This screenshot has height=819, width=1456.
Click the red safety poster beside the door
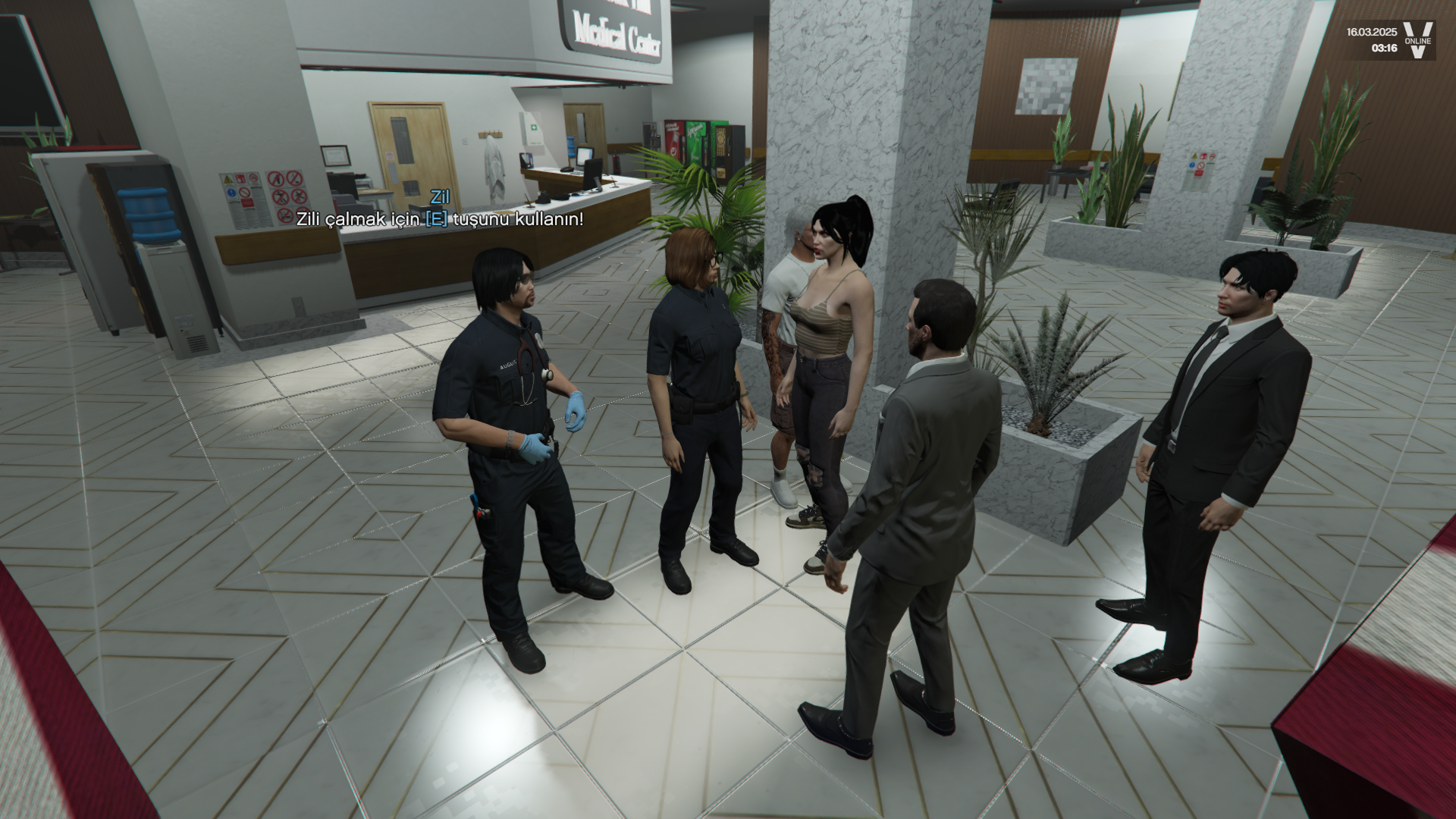click(x=241, y=196)
